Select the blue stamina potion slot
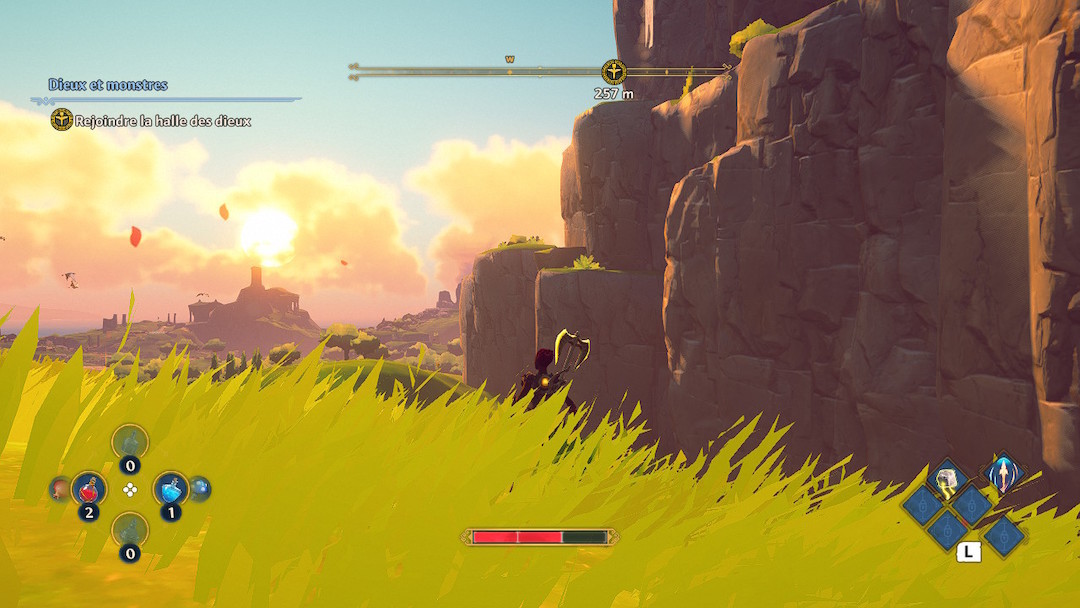1080x608 pixels. pyautogui.click(x=171, y=489)
